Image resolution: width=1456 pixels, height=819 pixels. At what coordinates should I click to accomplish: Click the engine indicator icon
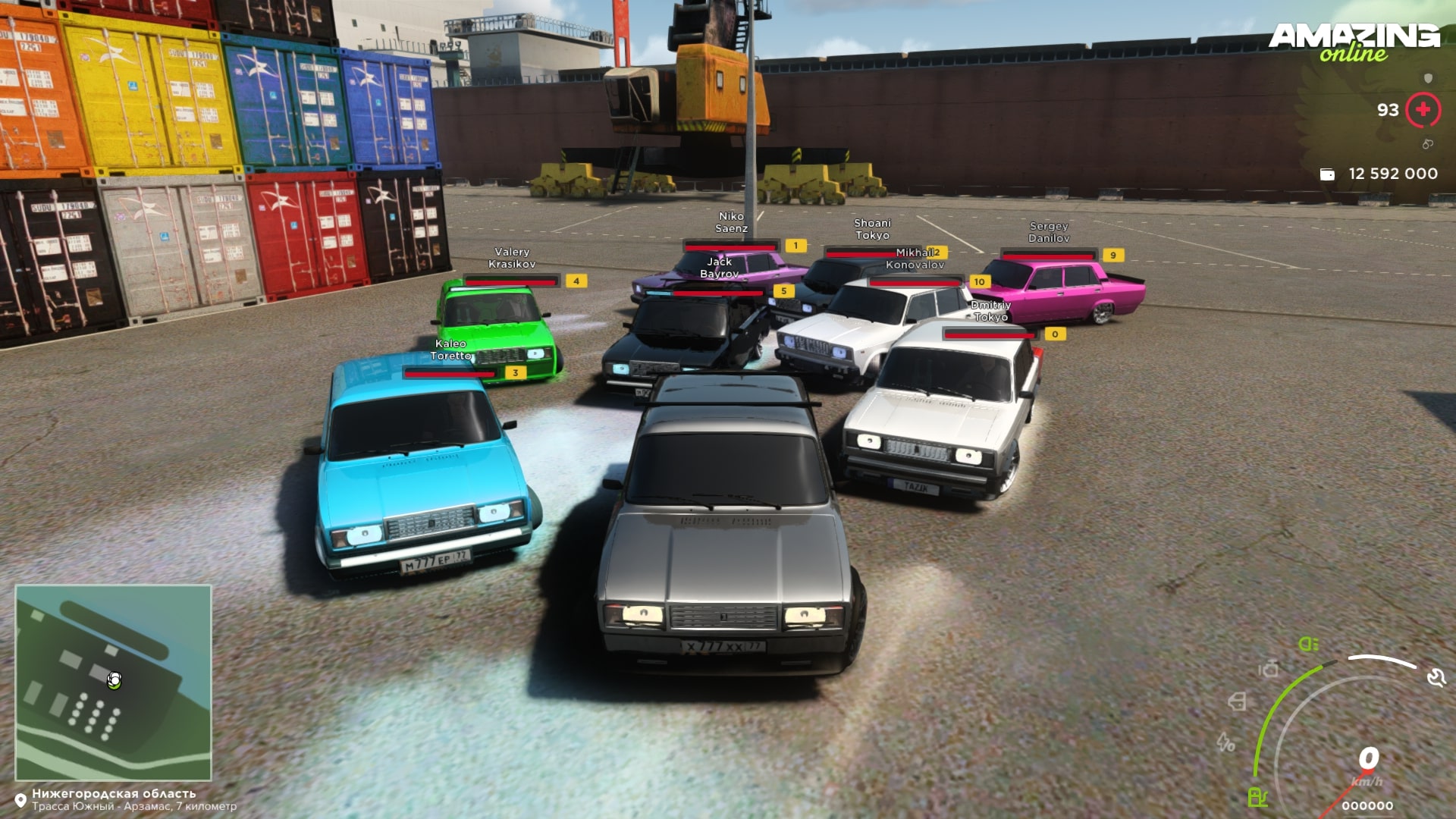click(1268, 669)
